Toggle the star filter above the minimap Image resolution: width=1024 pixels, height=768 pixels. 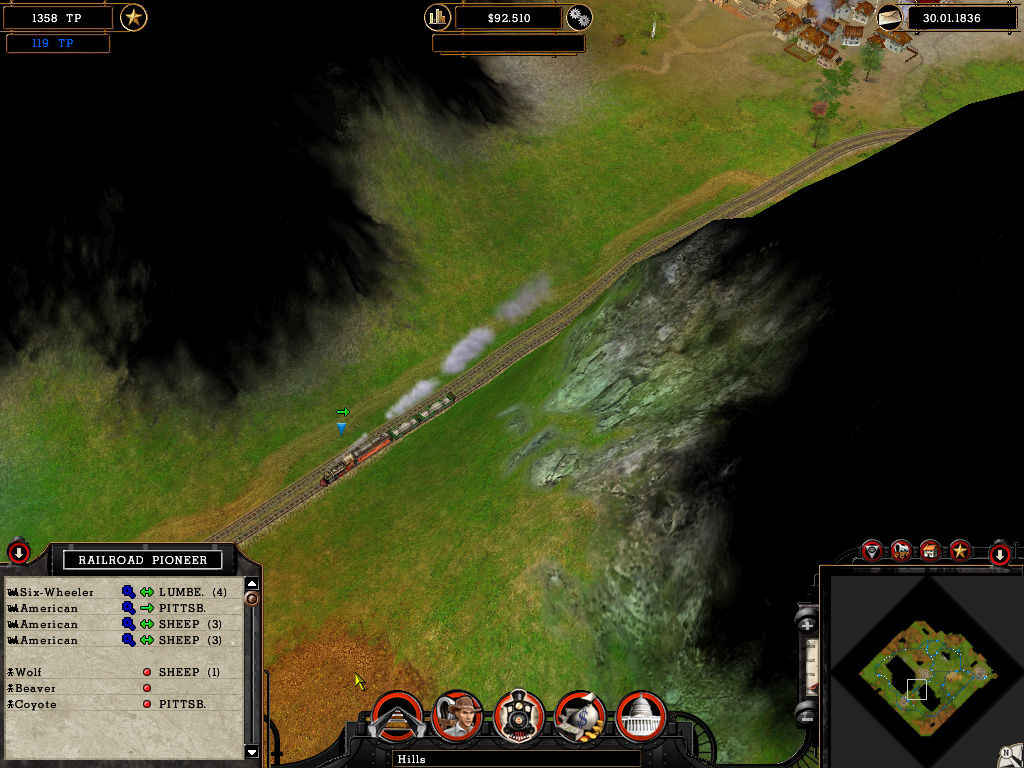pos(960,550)
